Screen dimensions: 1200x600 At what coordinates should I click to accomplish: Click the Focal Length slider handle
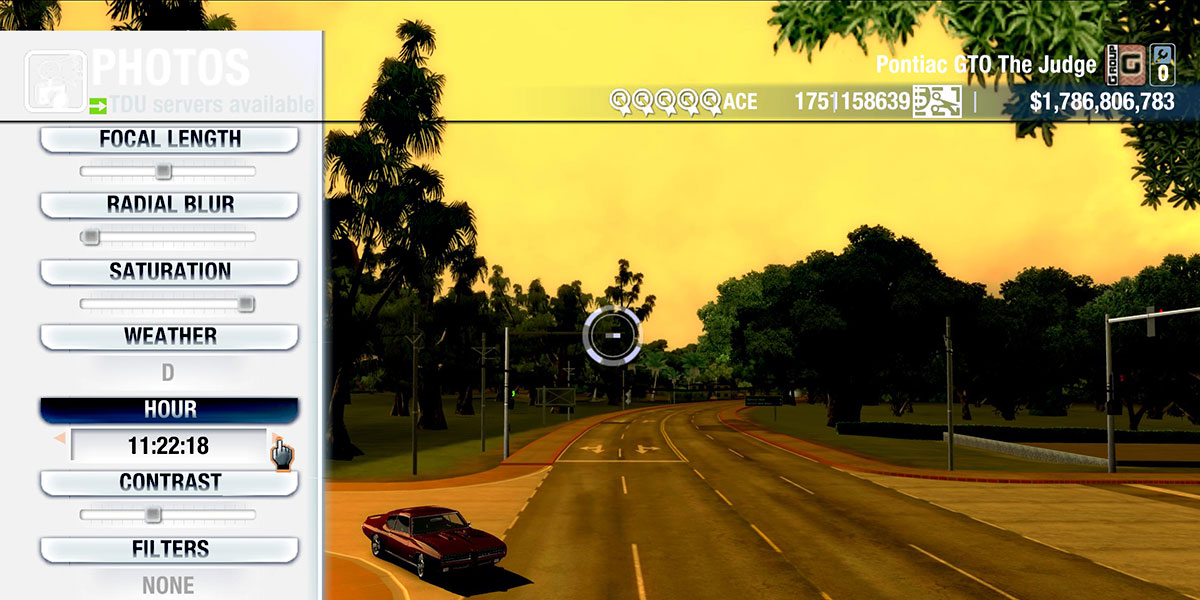click(x=163, y=172)
